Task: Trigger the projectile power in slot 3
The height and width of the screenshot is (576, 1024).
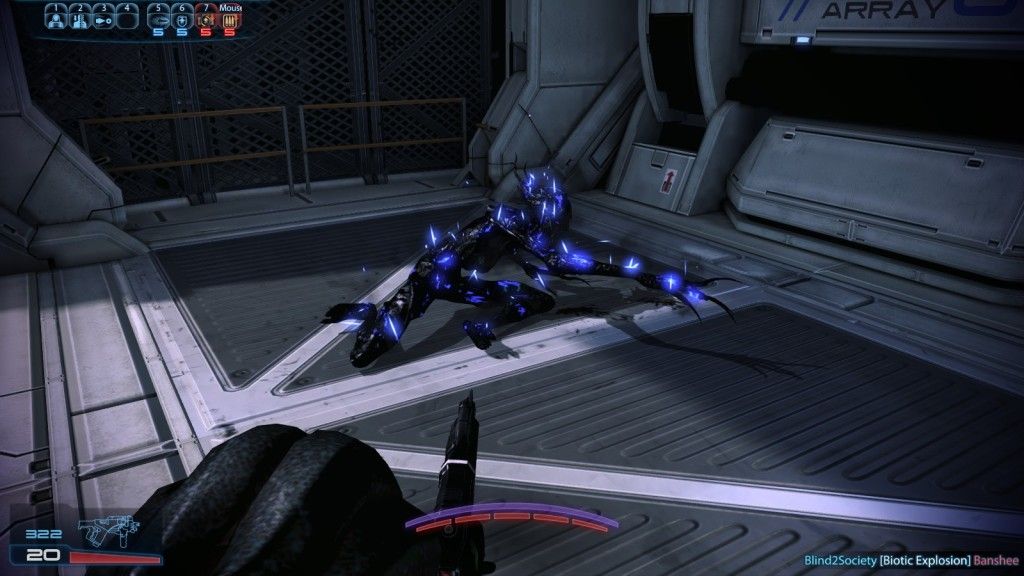Action: (102, 18)
